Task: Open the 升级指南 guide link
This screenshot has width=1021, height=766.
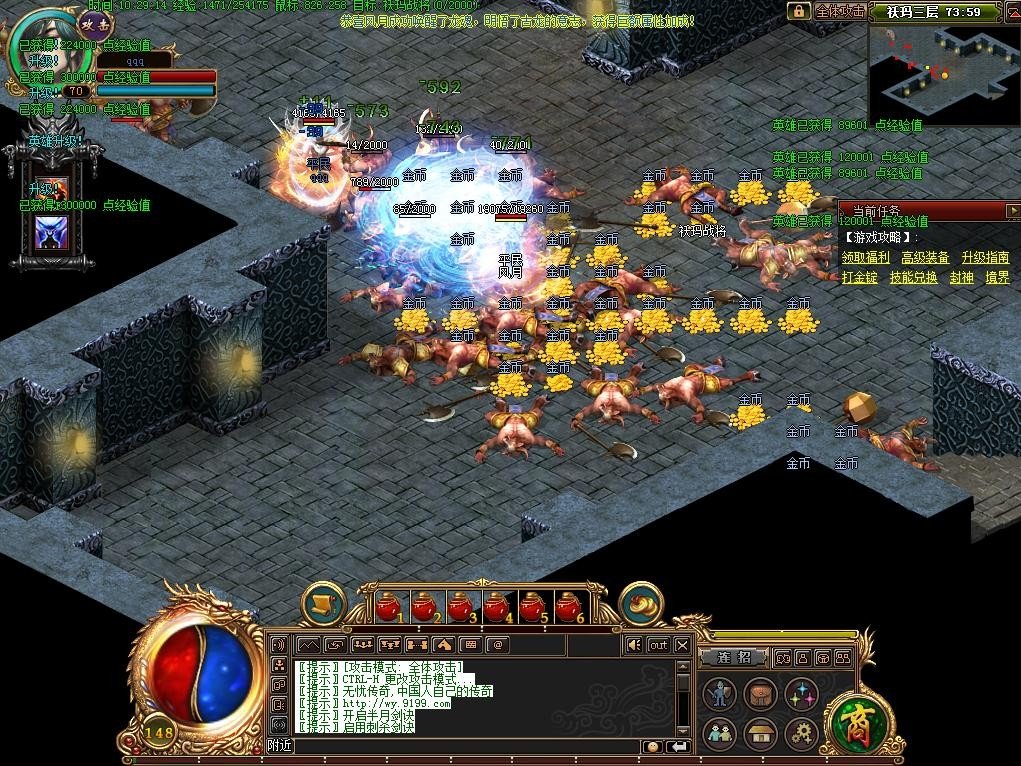Action: (985, 257)
